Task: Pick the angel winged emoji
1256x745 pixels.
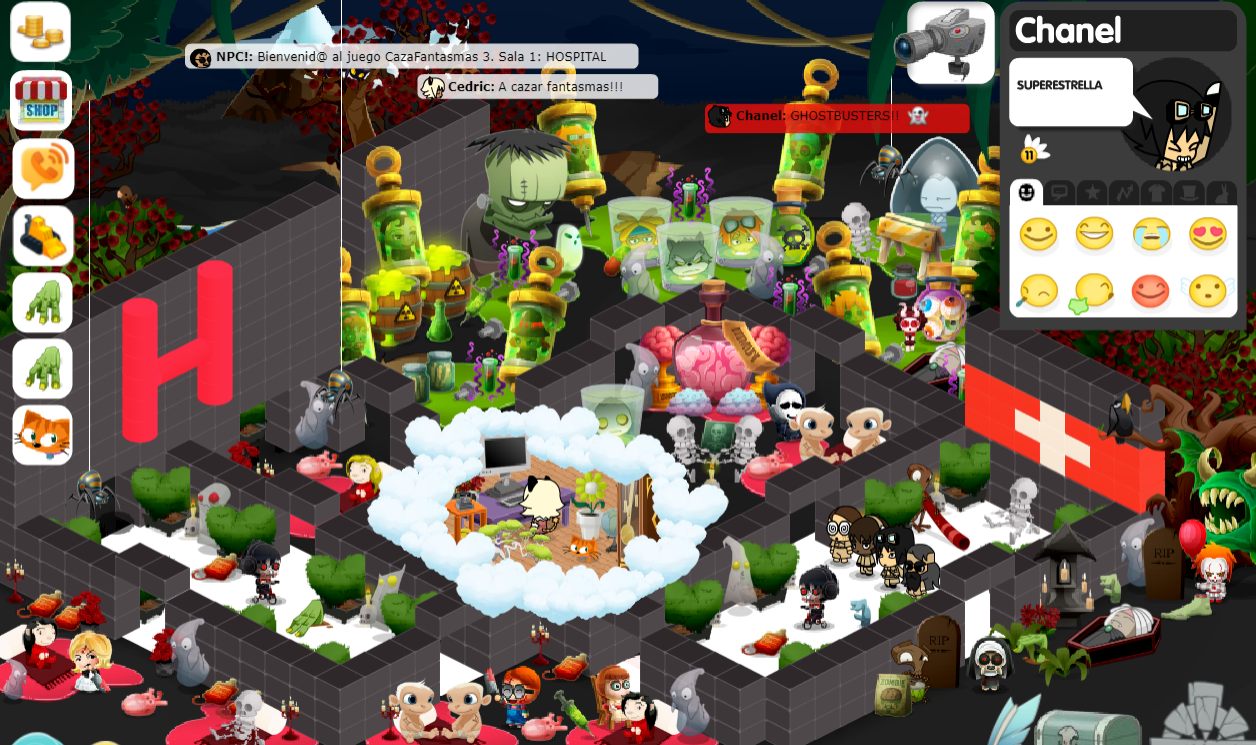Action: (1208, 291)
